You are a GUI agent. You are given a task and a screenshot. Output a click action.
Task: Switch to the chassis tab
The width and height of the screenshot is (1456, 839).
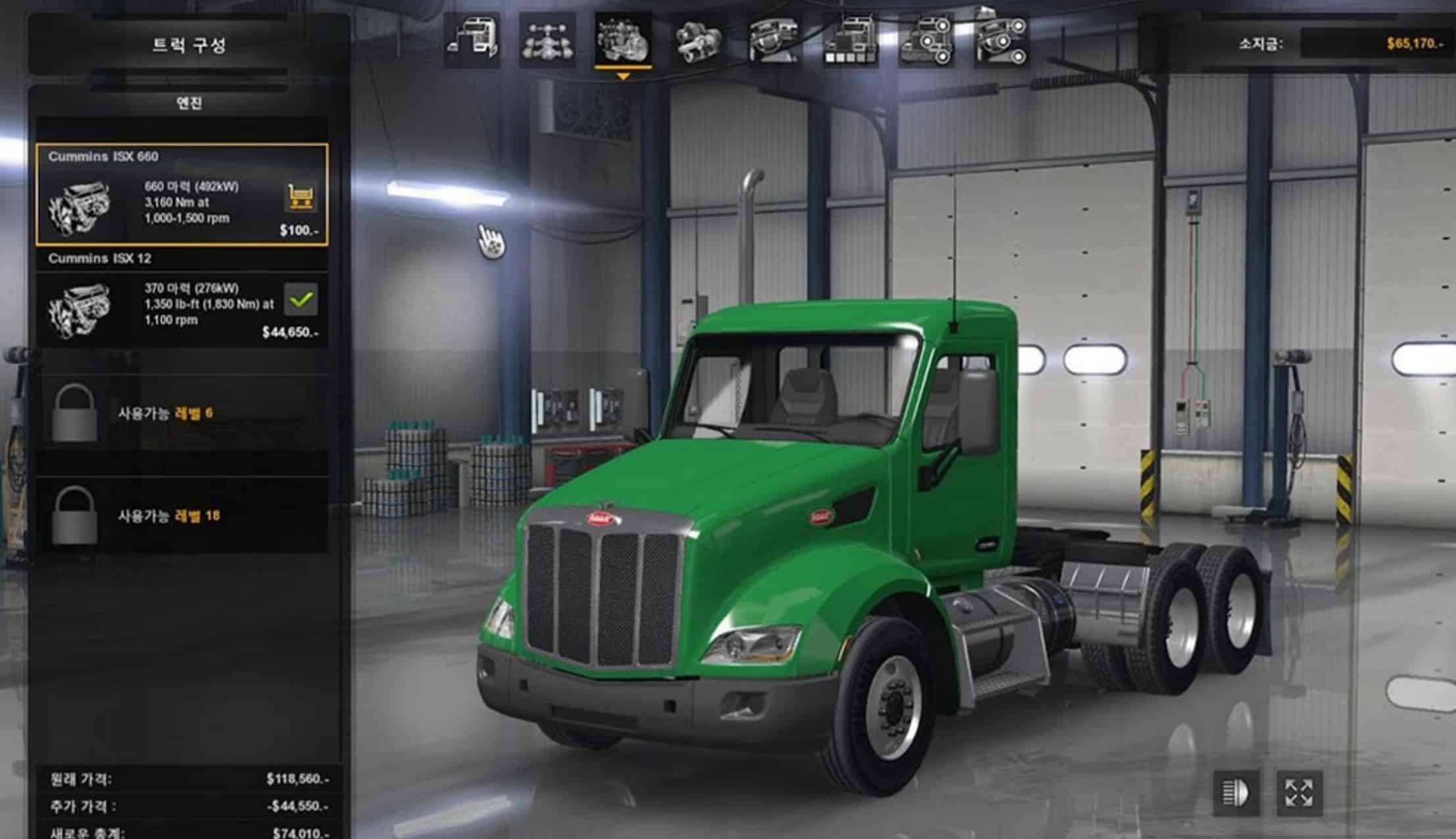547,41
